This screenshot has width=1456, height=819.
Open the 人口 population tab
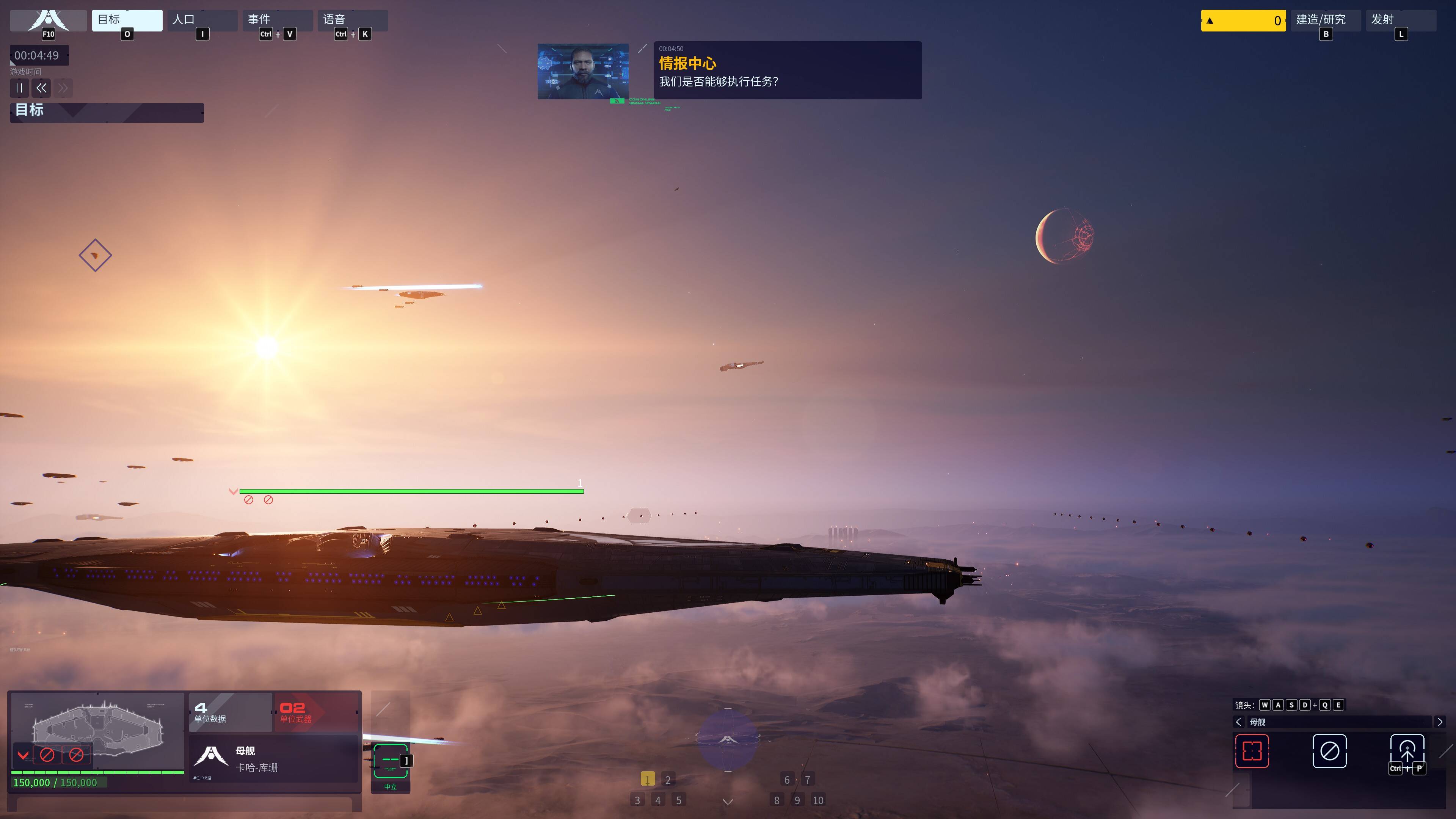coord(202,20)
